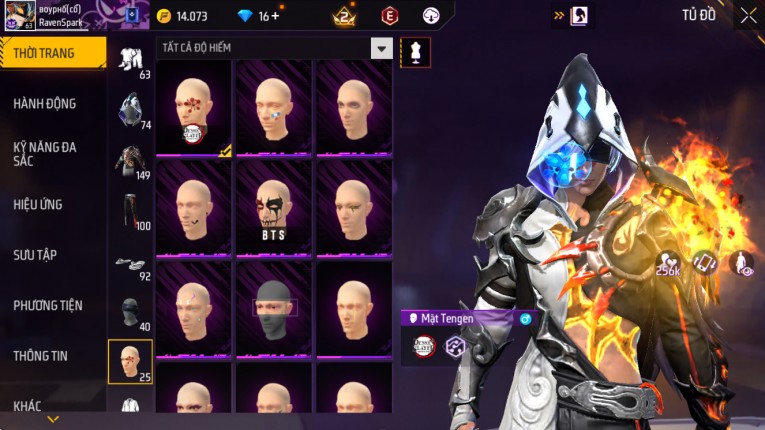Choose the BTS face paint item
The width and height of the screenshot is (765, 430).
tap(273, 207)
